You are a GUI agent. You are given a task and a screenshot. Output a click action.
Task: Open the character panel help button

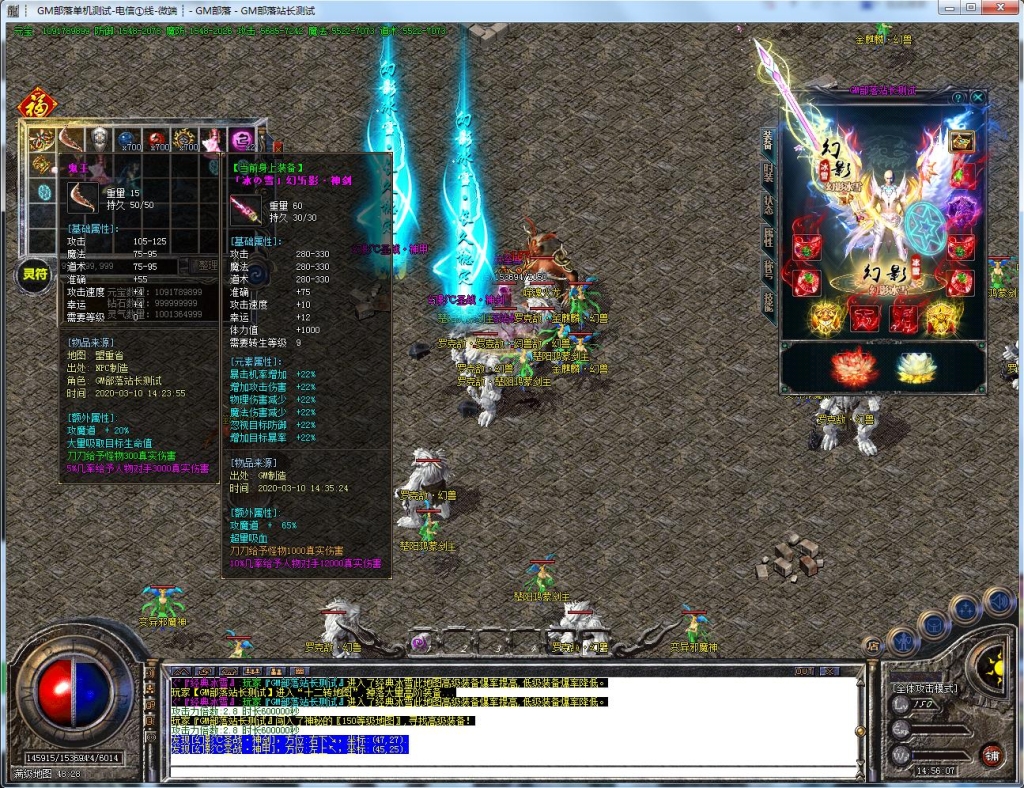pyautogui.click(x=958, y=97)
